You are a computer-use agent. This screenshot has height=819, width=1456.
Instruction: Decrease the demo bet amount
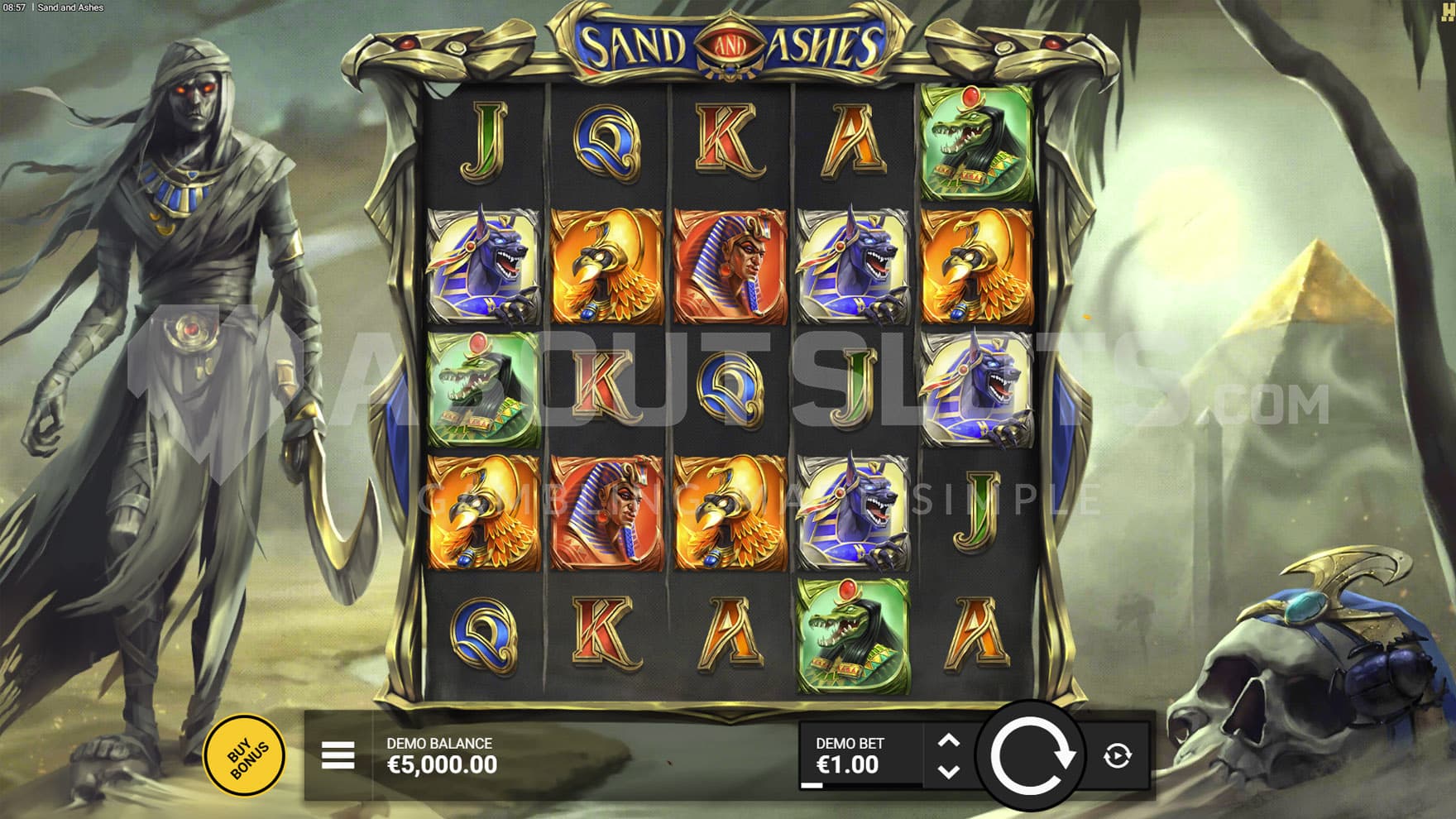point(949,771)
